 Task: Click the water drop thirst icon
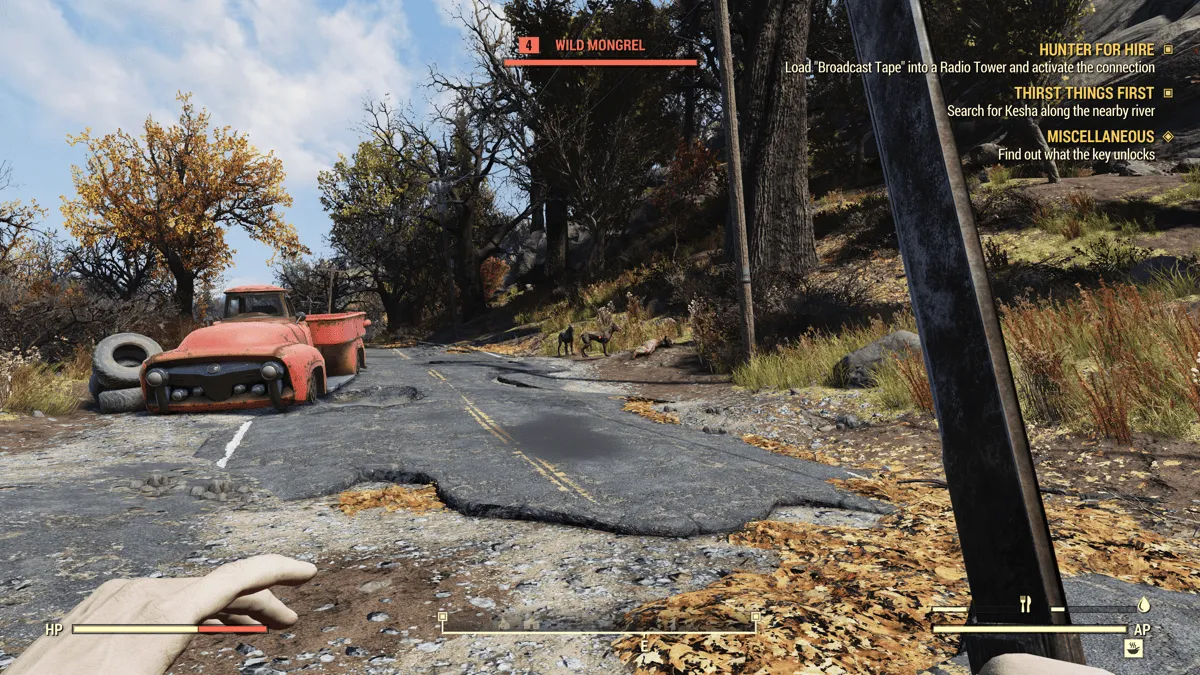pyautogui.click(x=1144, y=605)
